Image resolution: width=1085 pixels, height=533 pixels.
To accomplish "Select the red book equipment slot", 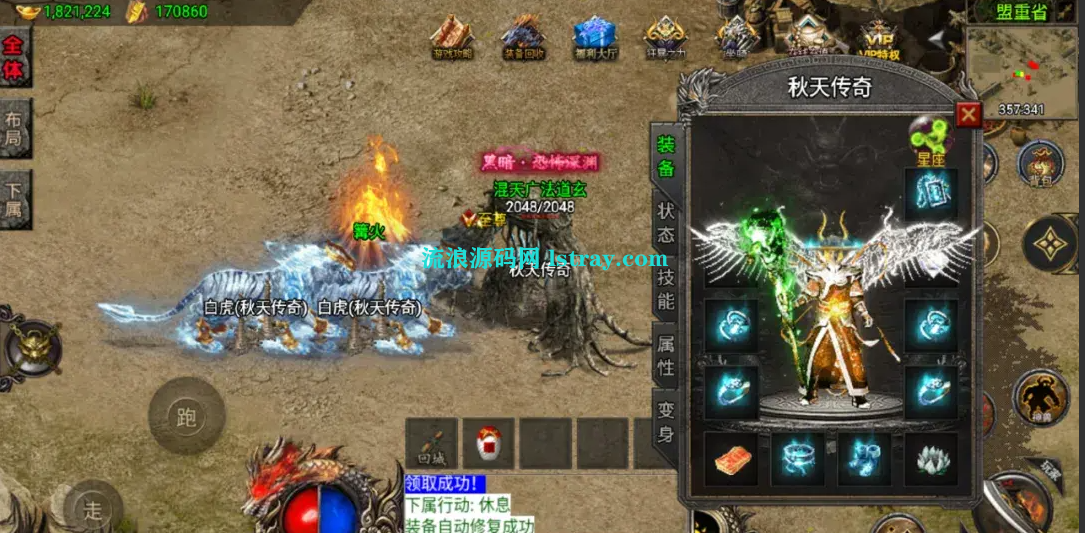I will 730,459.
